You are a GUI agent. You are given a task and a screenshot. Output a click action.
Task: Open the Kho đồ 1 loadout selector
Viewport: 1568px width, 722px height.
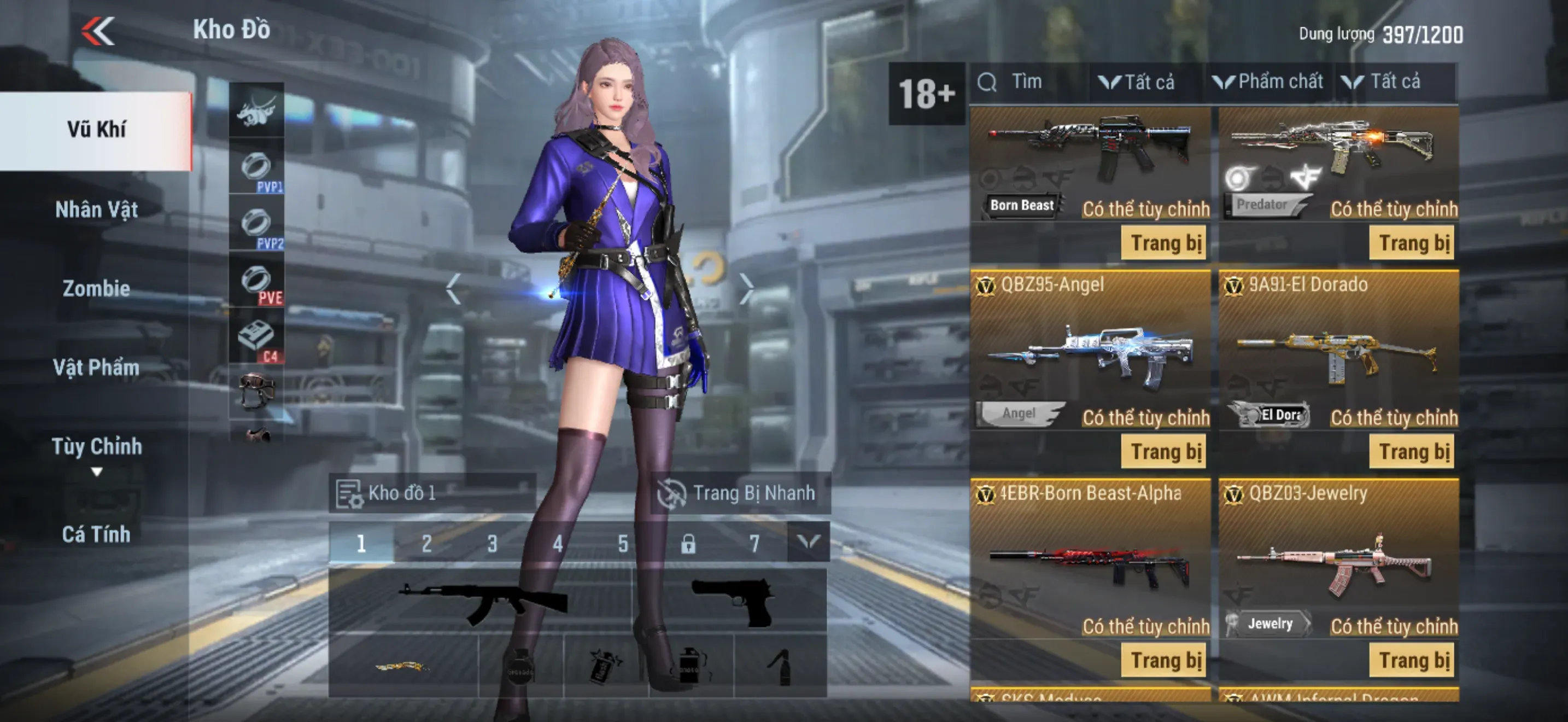[432, 492]
